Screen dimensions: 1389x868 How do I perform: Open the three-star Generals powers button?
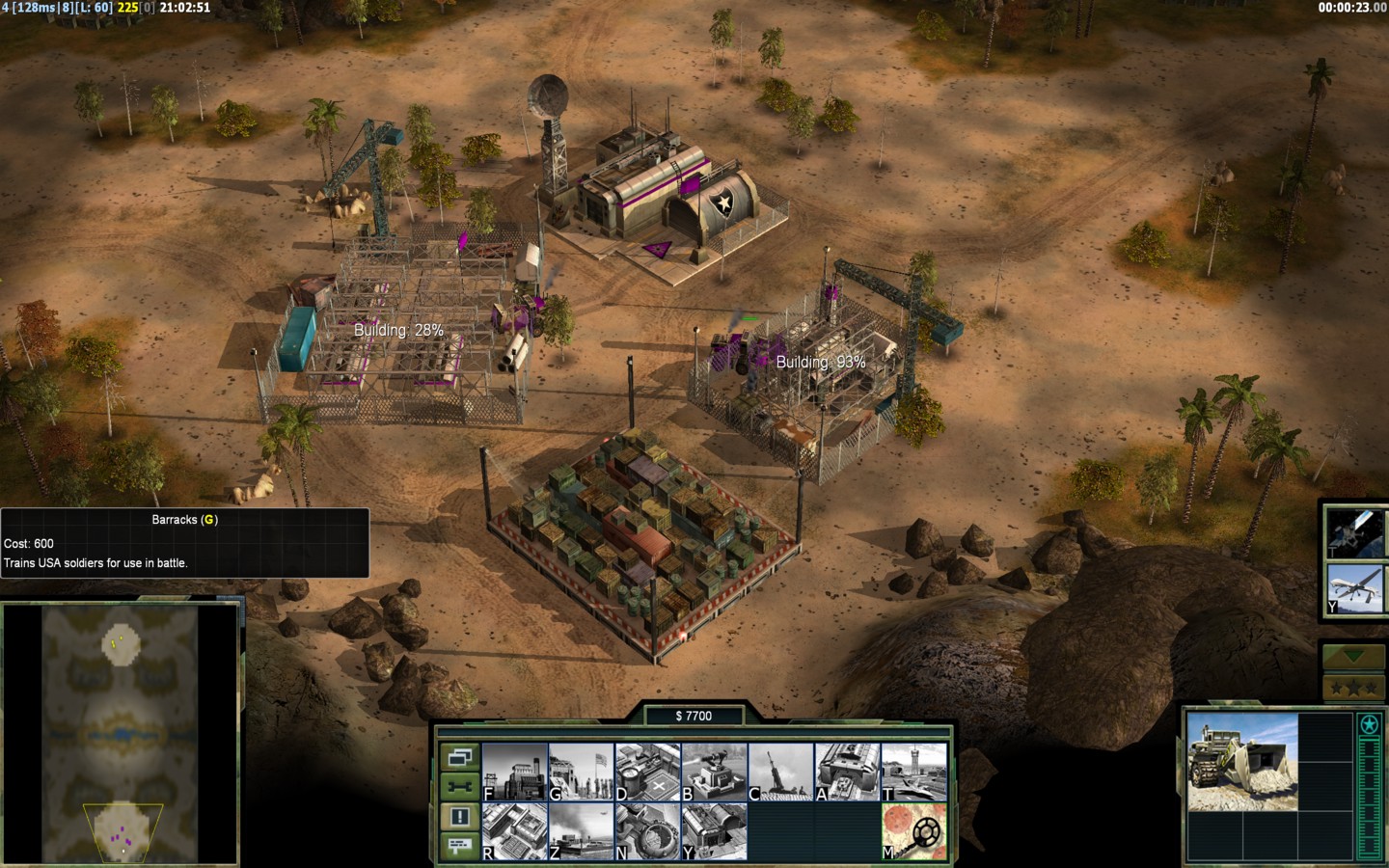(1354, 688)
